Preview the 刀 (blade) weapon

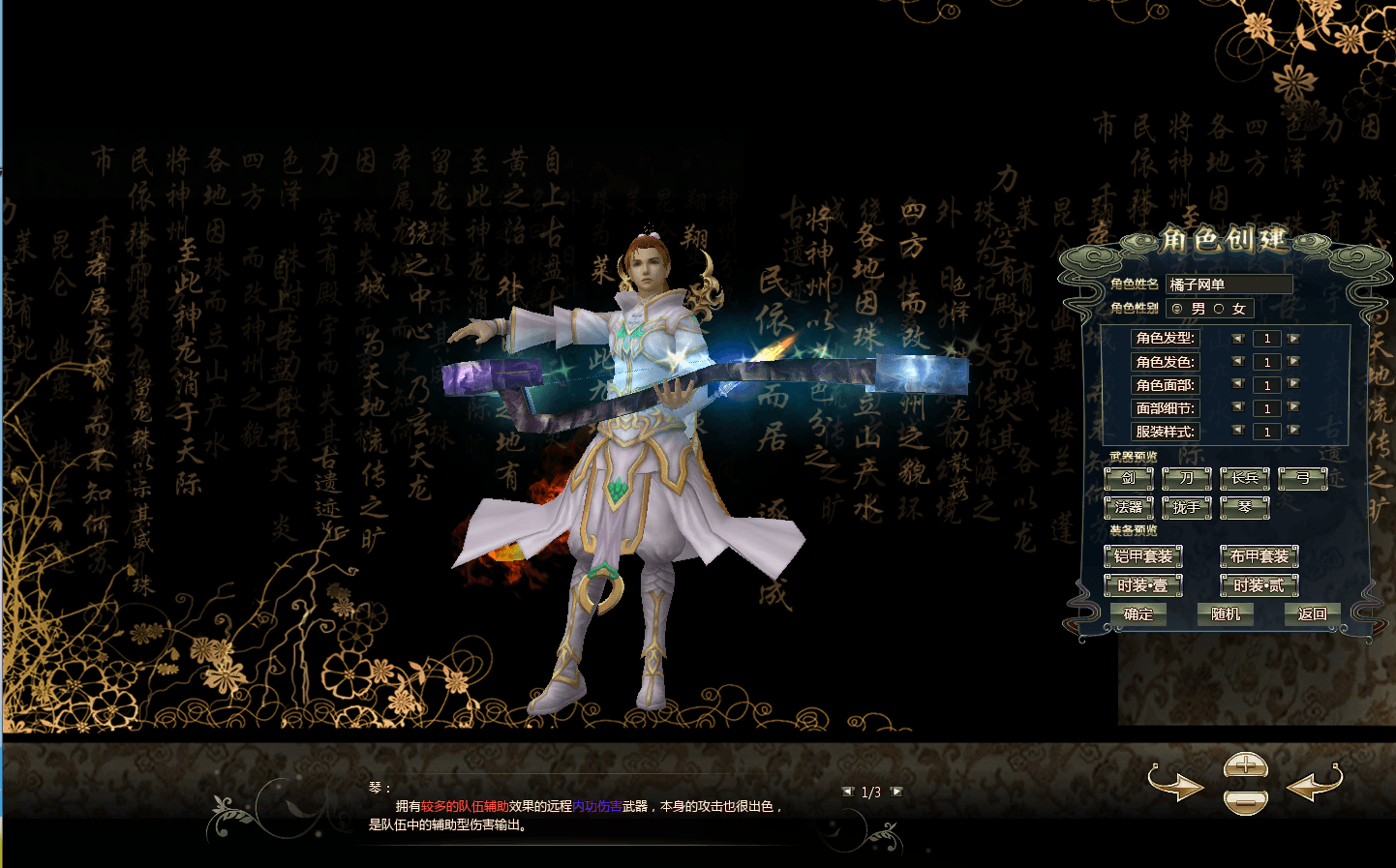point(1187,478)
